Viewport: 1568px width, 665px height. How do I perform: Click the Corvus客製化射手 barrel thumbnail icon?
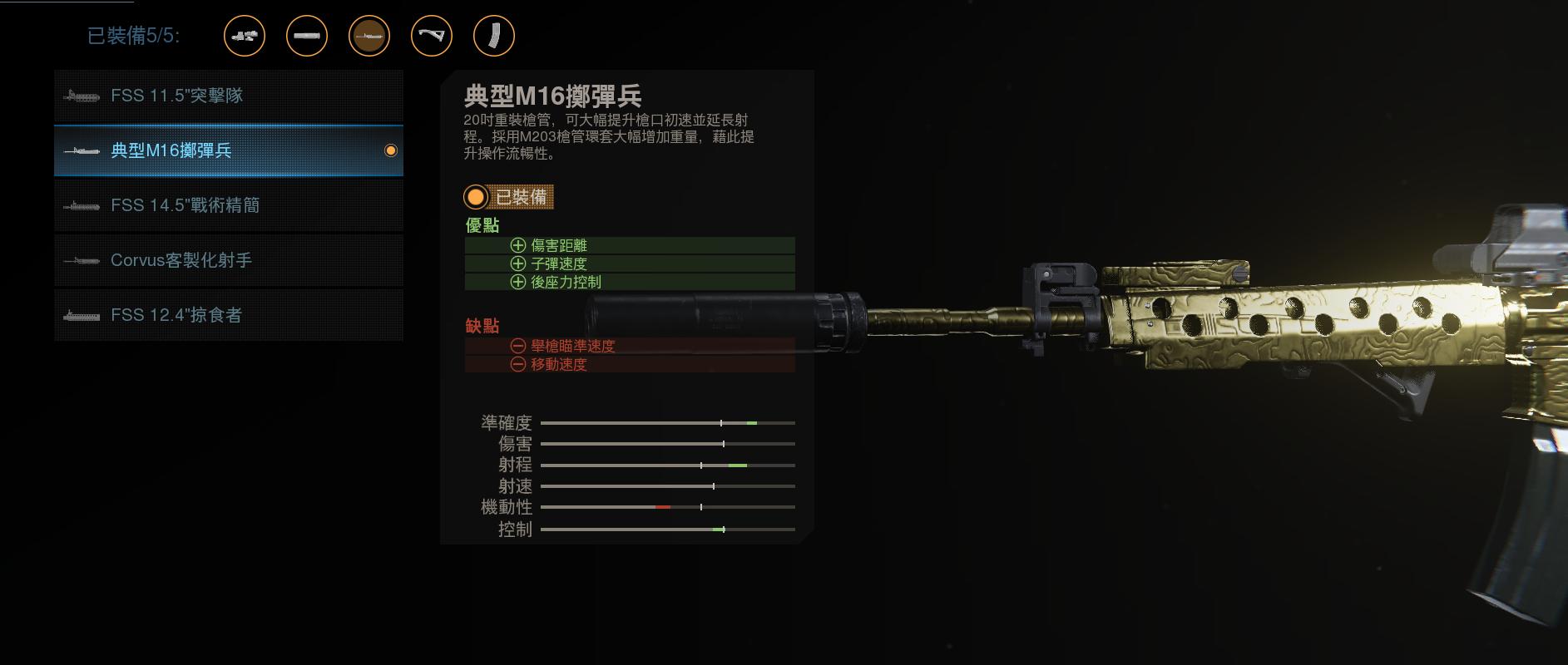click(x=80, y=260)
